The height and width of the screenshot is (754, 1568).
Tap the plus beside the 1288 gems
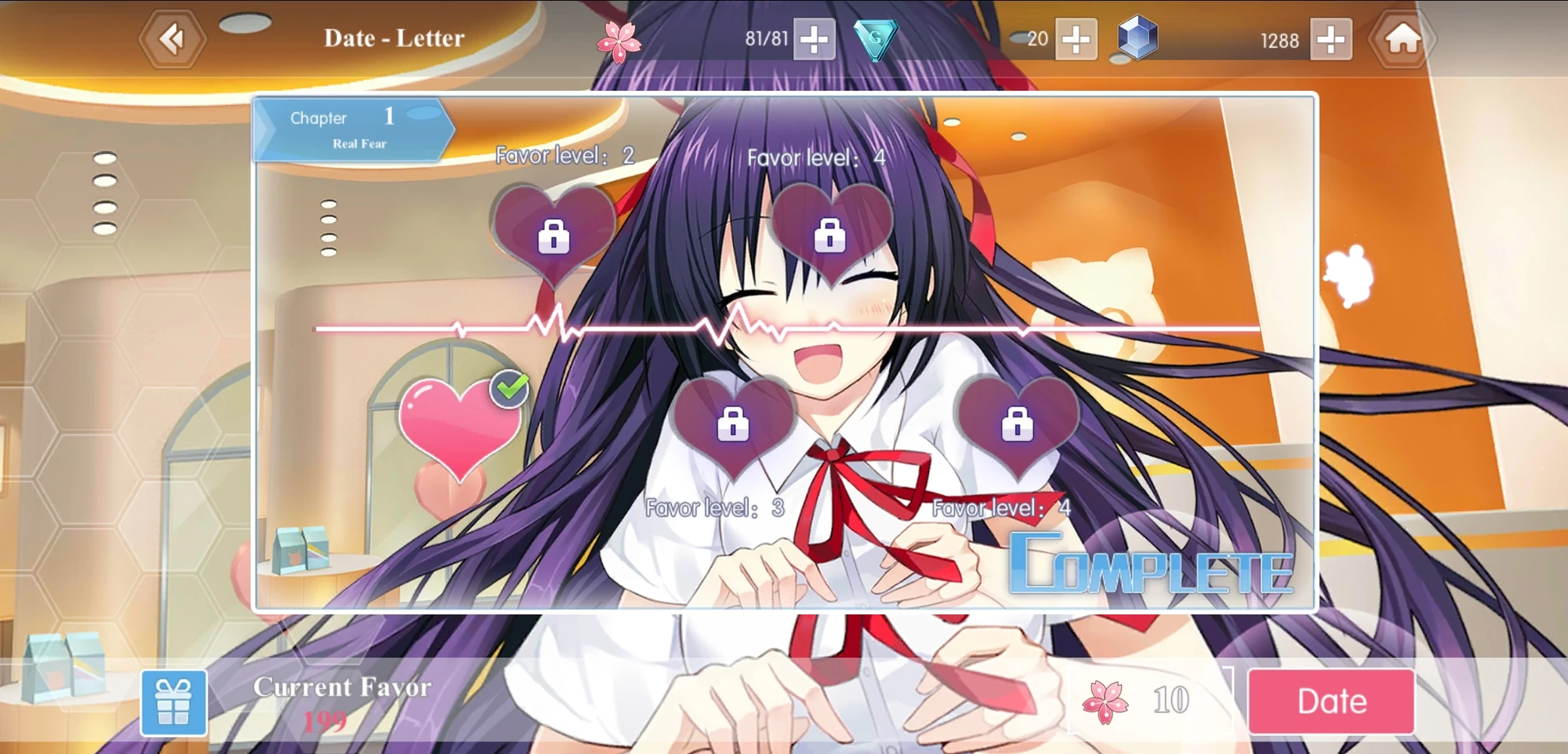coord(1333,39)
